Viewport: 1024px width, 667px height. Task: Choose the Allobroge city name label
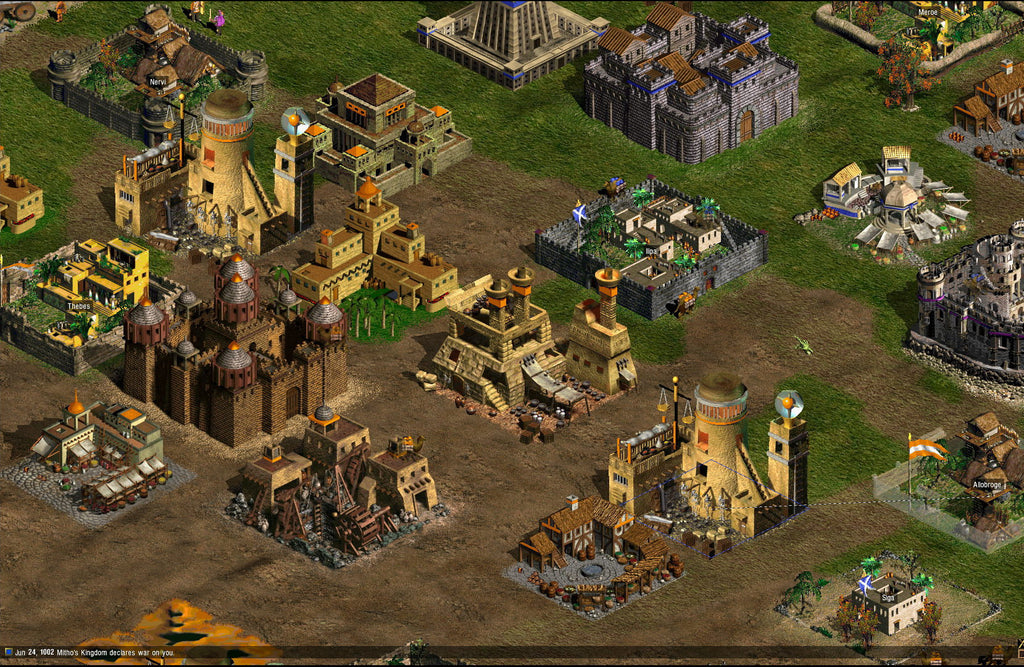coord(990,484)
